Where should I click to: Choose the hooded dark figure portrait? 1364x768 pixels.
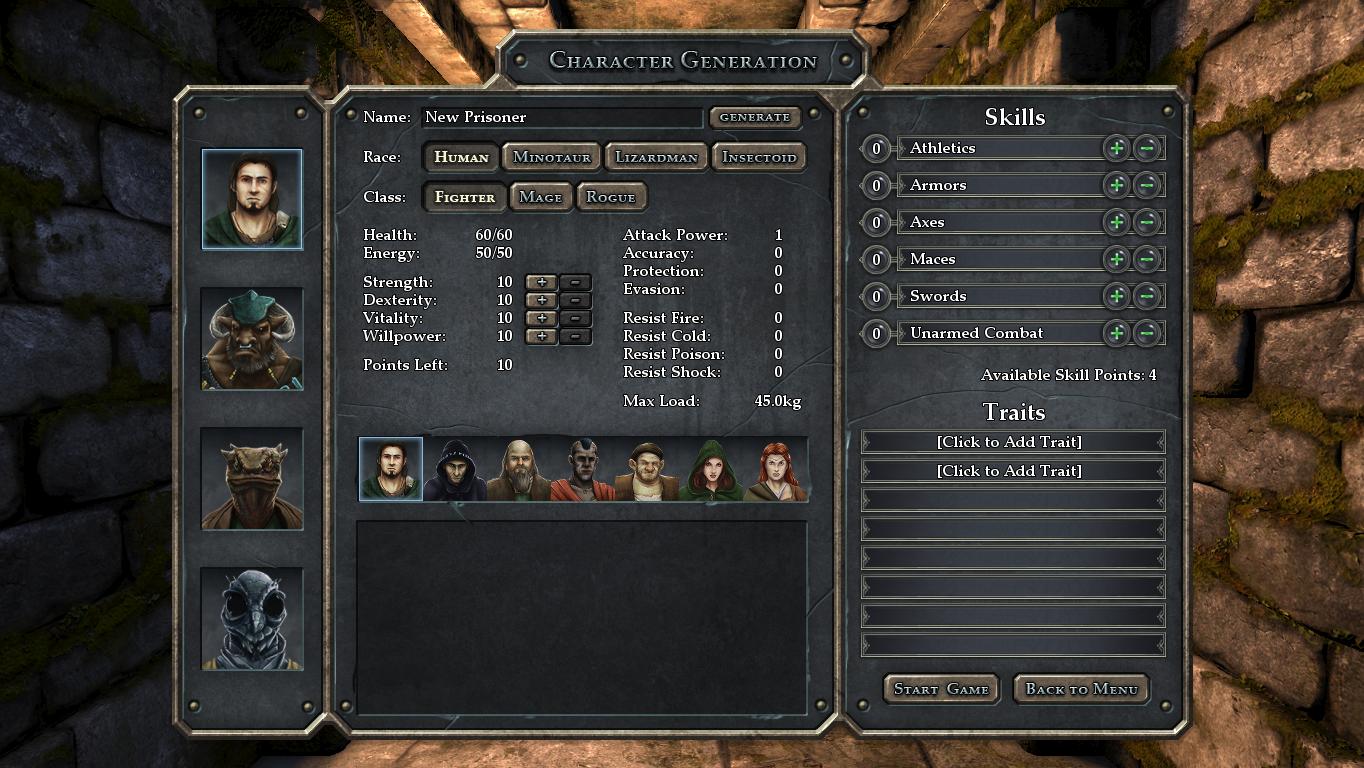click(x=455, y=469)
